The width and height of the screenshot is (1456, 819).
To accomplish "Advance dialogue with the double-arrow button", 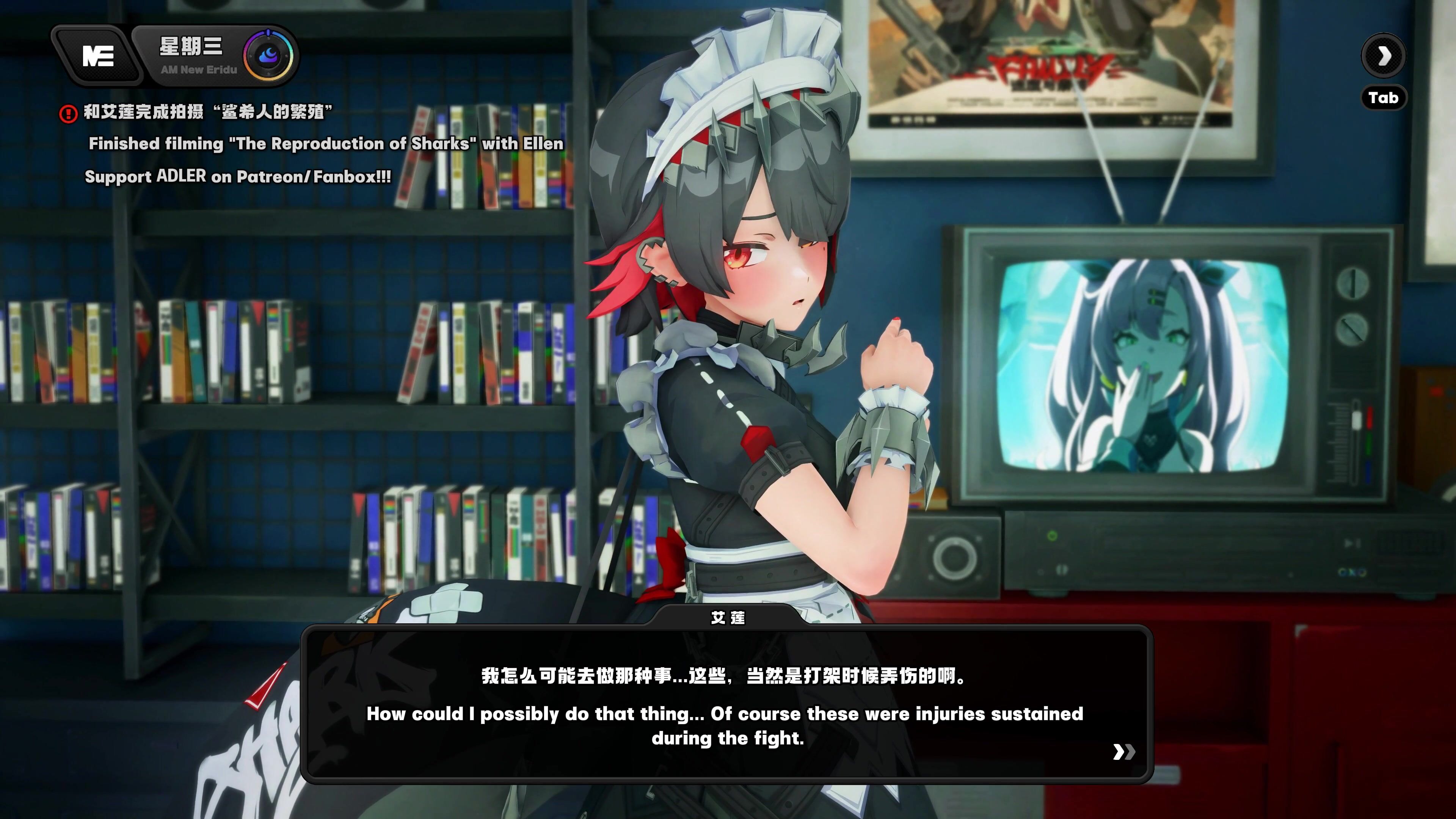I will click(1123, 752).
